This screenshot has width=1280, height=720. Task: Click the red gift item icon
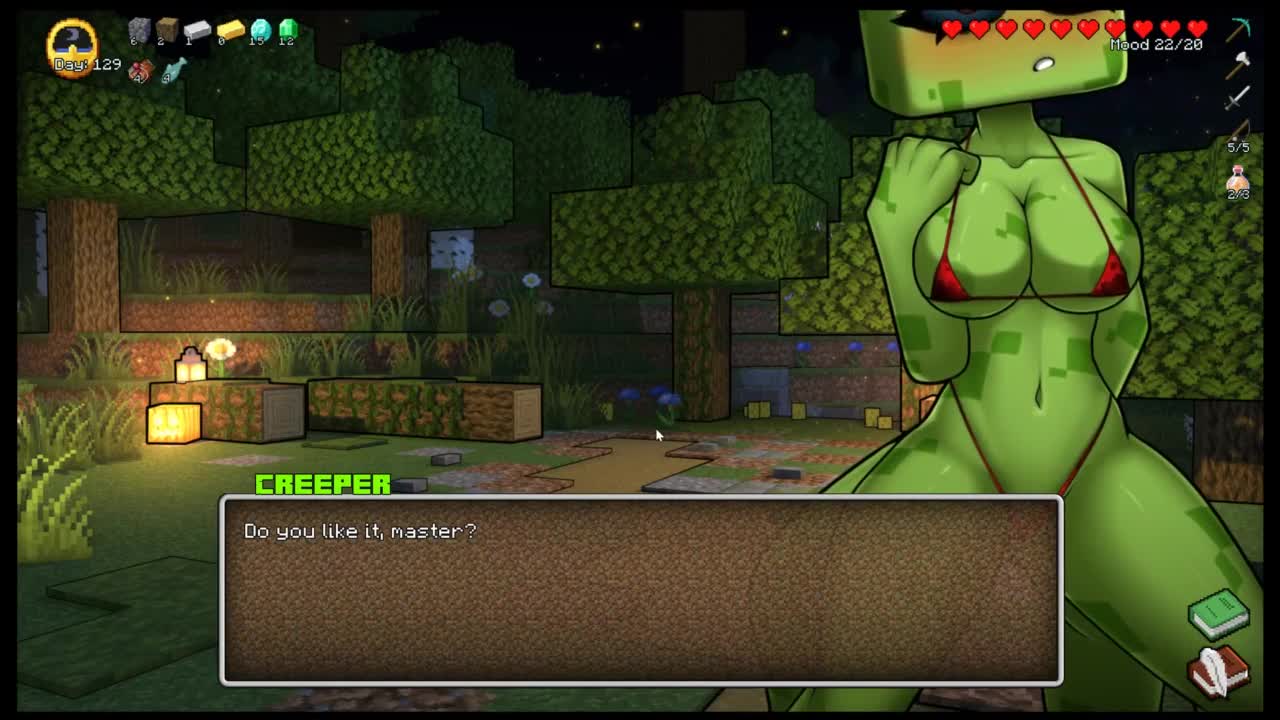(x=141, y=70)
